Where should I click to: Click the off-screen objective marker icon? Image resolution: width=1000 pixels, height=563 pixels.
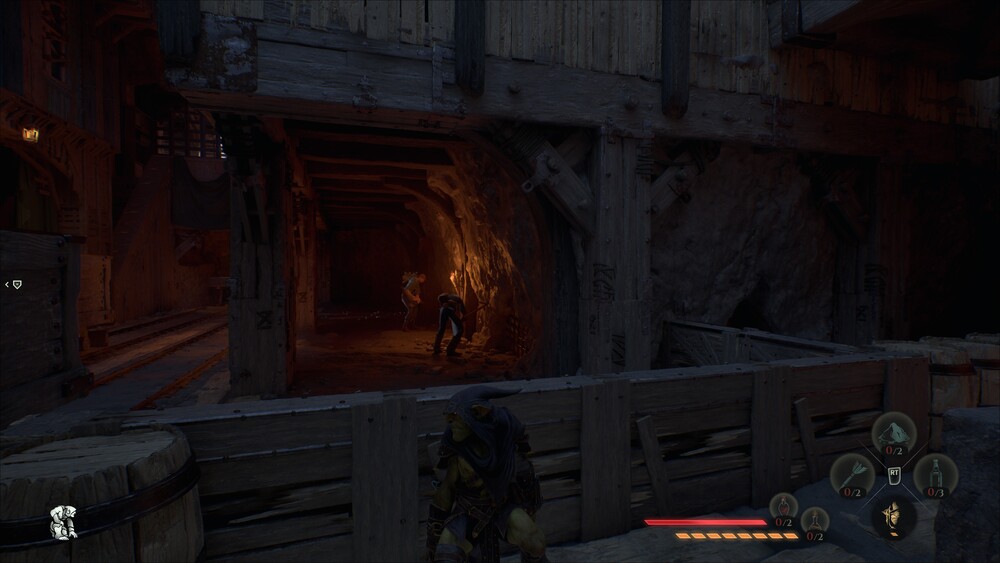click(x=16, y=285)
